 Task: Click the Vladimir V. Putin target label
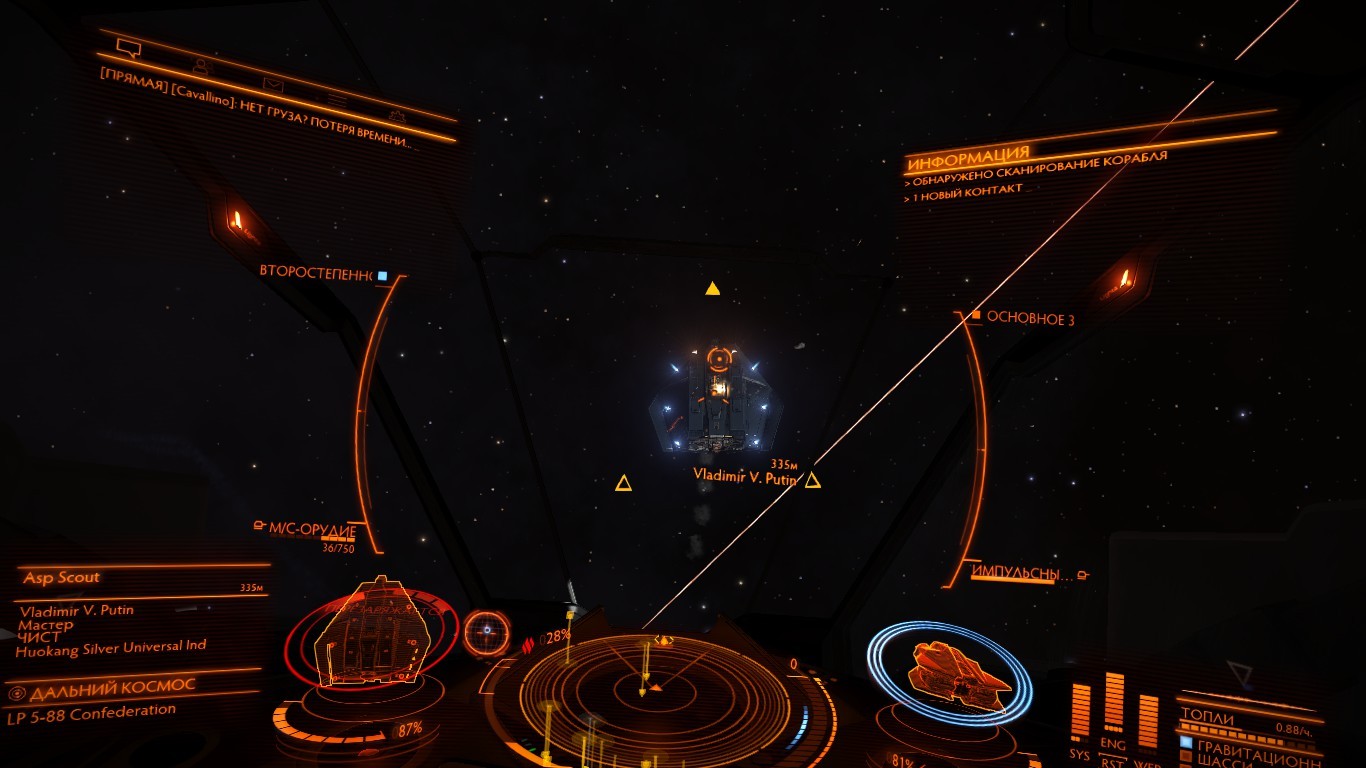coord(745,478)
